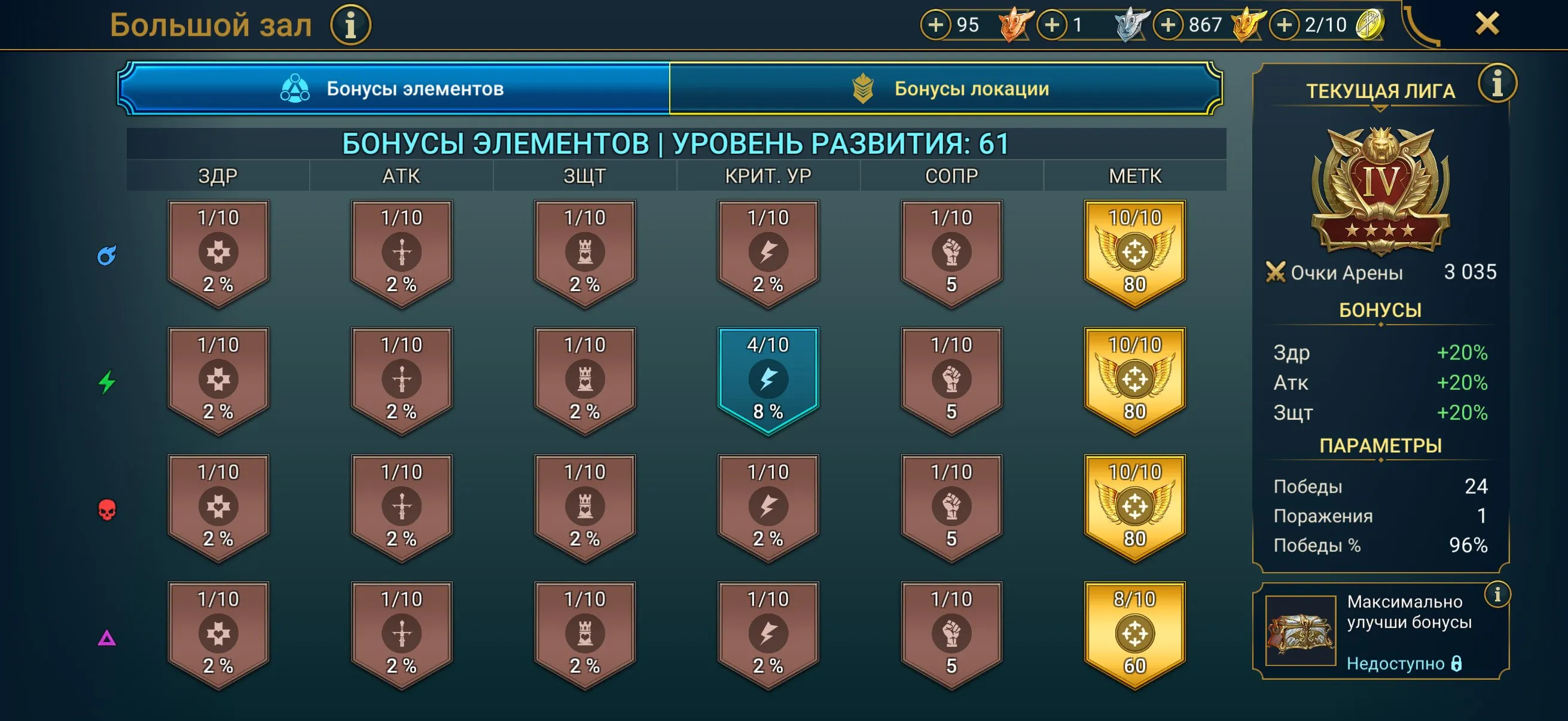Image resolution: width=1568 pixels, height=721 pixels.
Task: Click the Magic МЕТК 10/10 gold badge
Action: pos(1134,249)
